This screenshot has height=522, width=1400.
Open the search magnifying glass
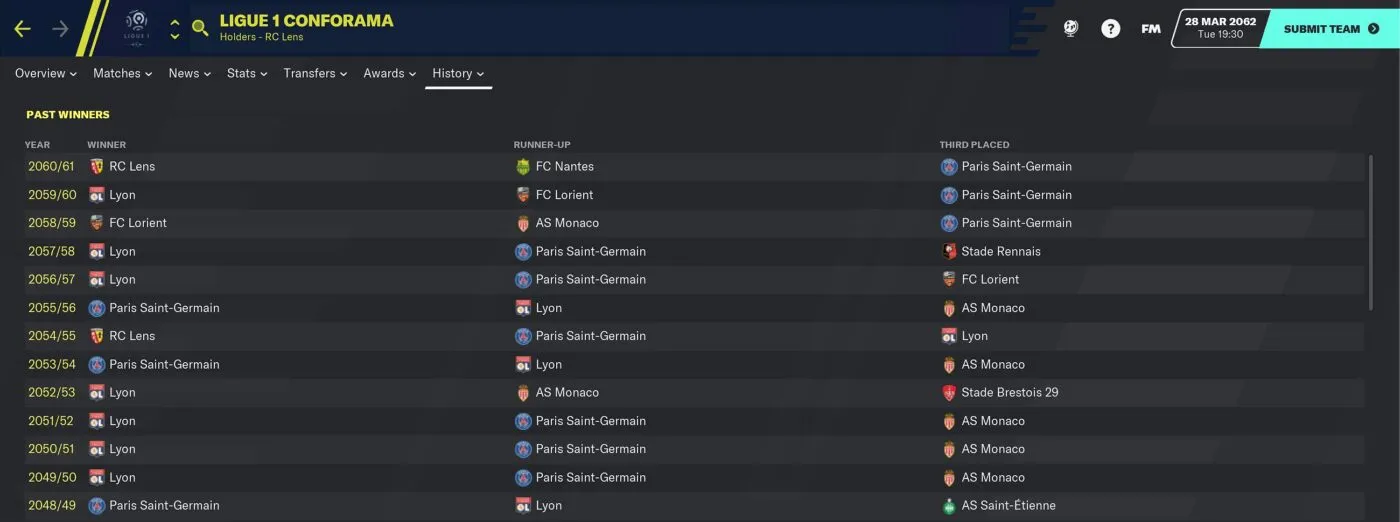pyautogui.click(x=200, y=29)
